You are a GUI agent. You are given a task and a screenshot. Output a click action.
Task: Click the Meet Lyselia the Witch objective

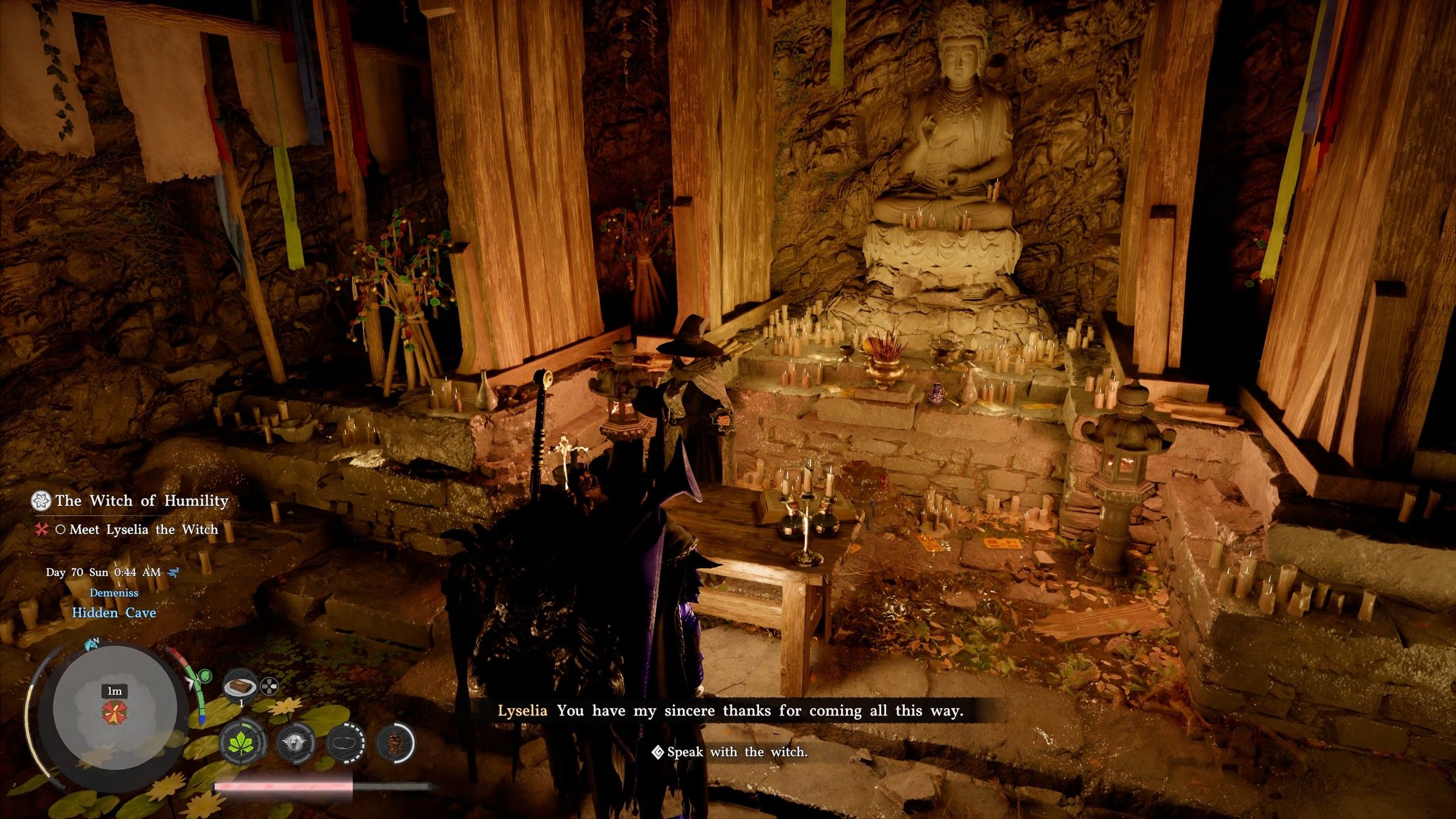(x=143, y=530)
